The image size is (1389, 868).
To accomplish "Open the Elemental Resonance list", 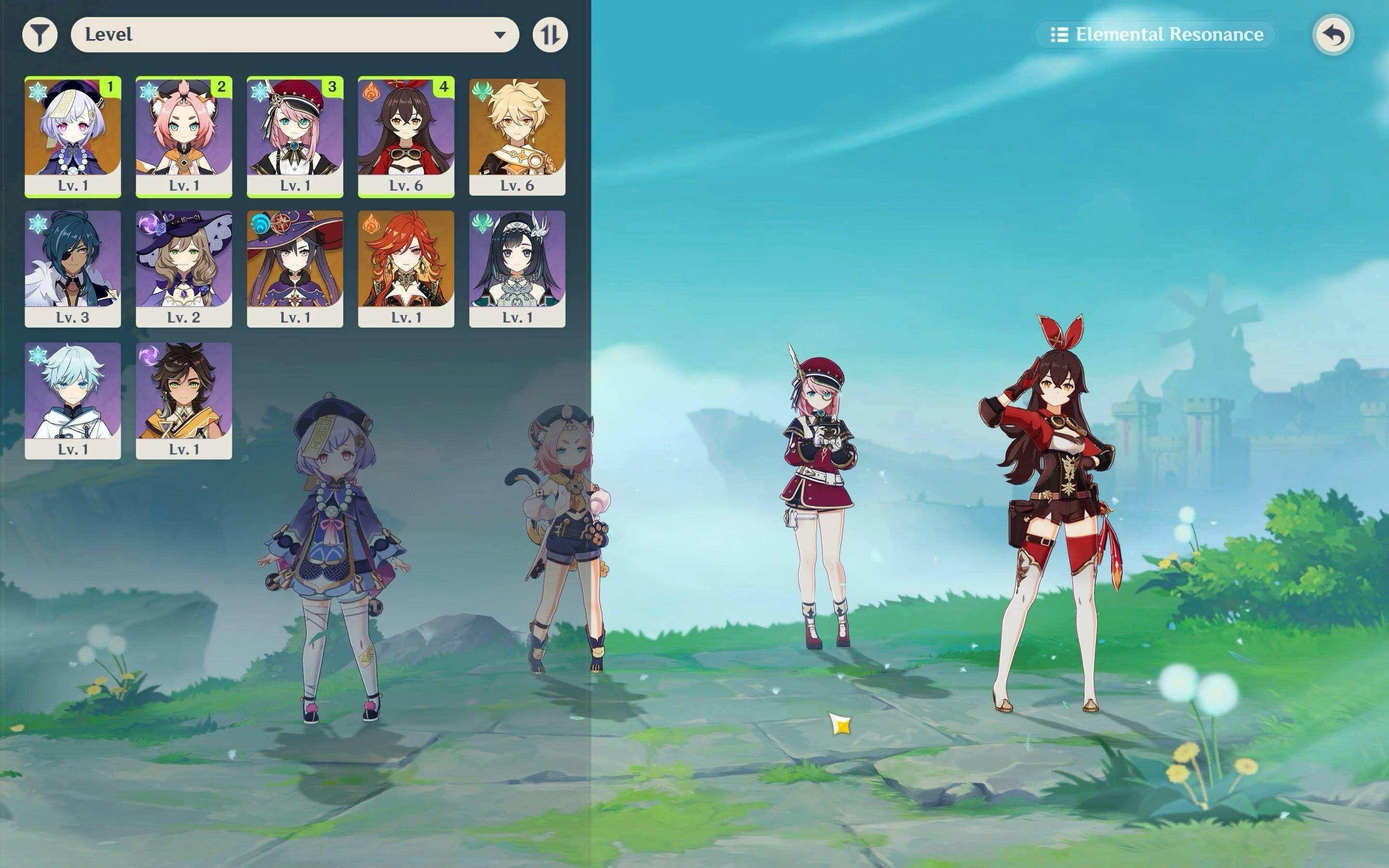I will [1156, 34].
